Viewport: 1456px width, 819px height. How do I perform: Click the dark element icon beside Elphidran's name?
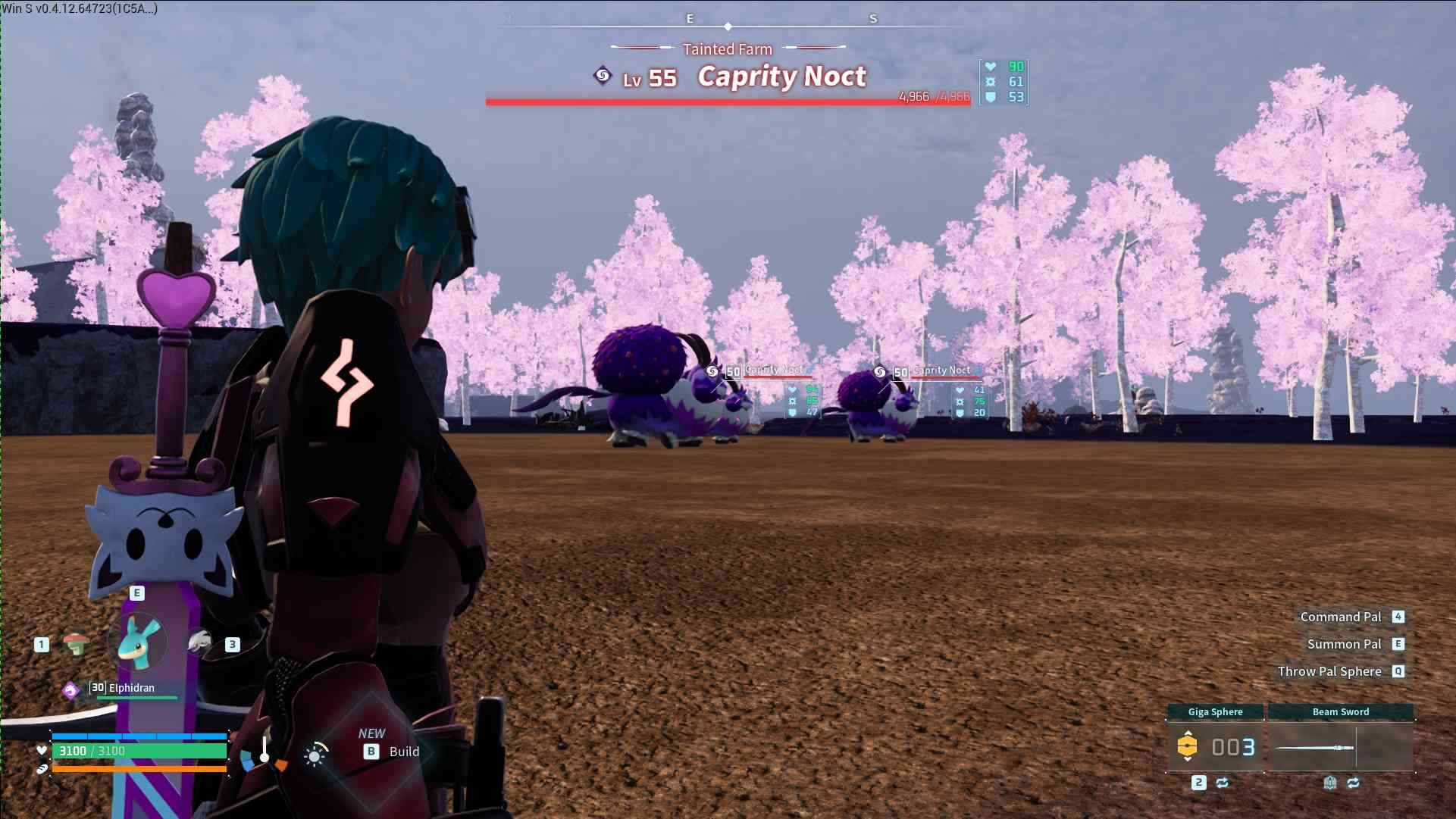[70, 689]
